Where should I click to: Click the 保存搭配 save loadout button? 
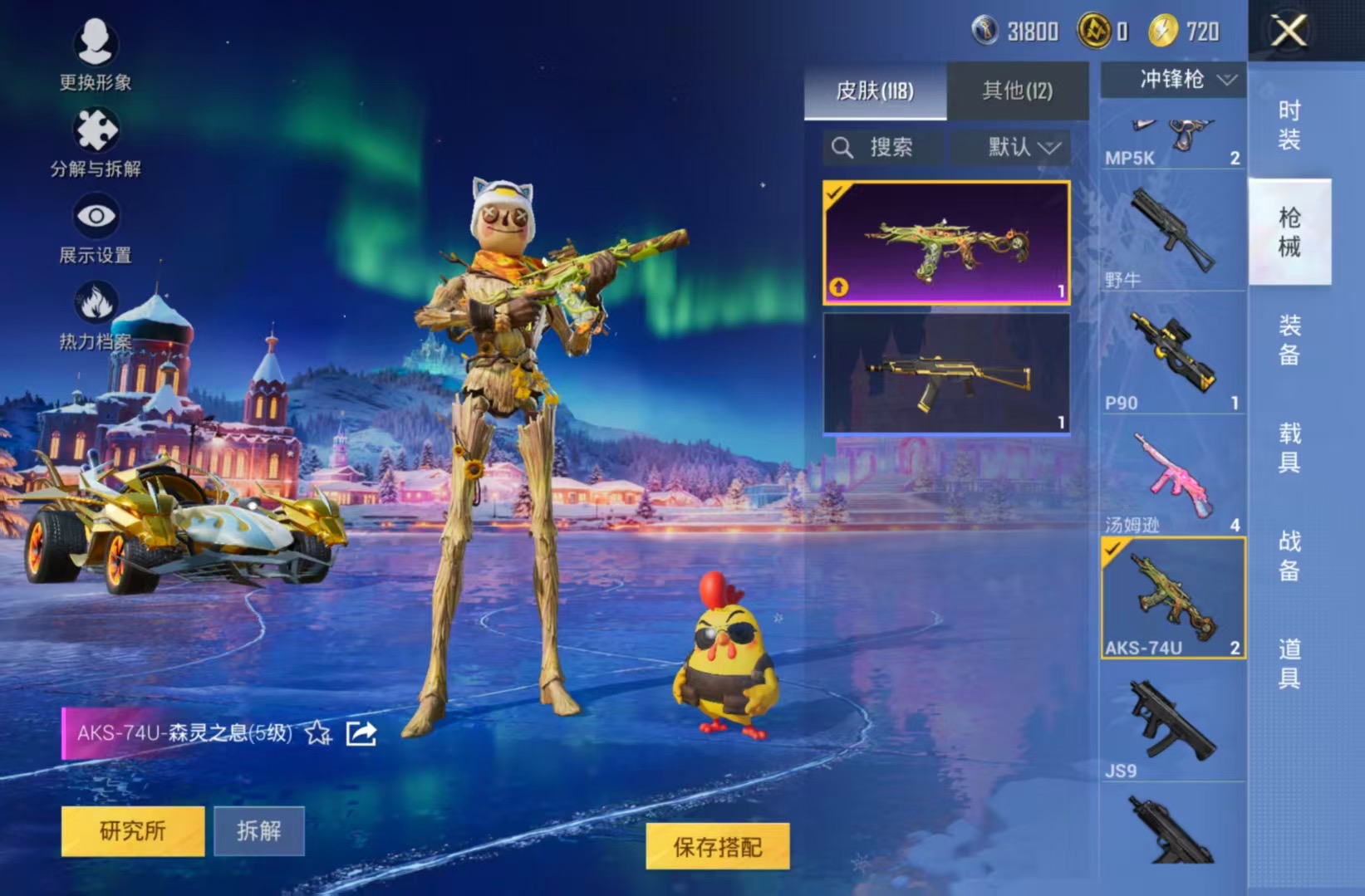pos(718,846)
